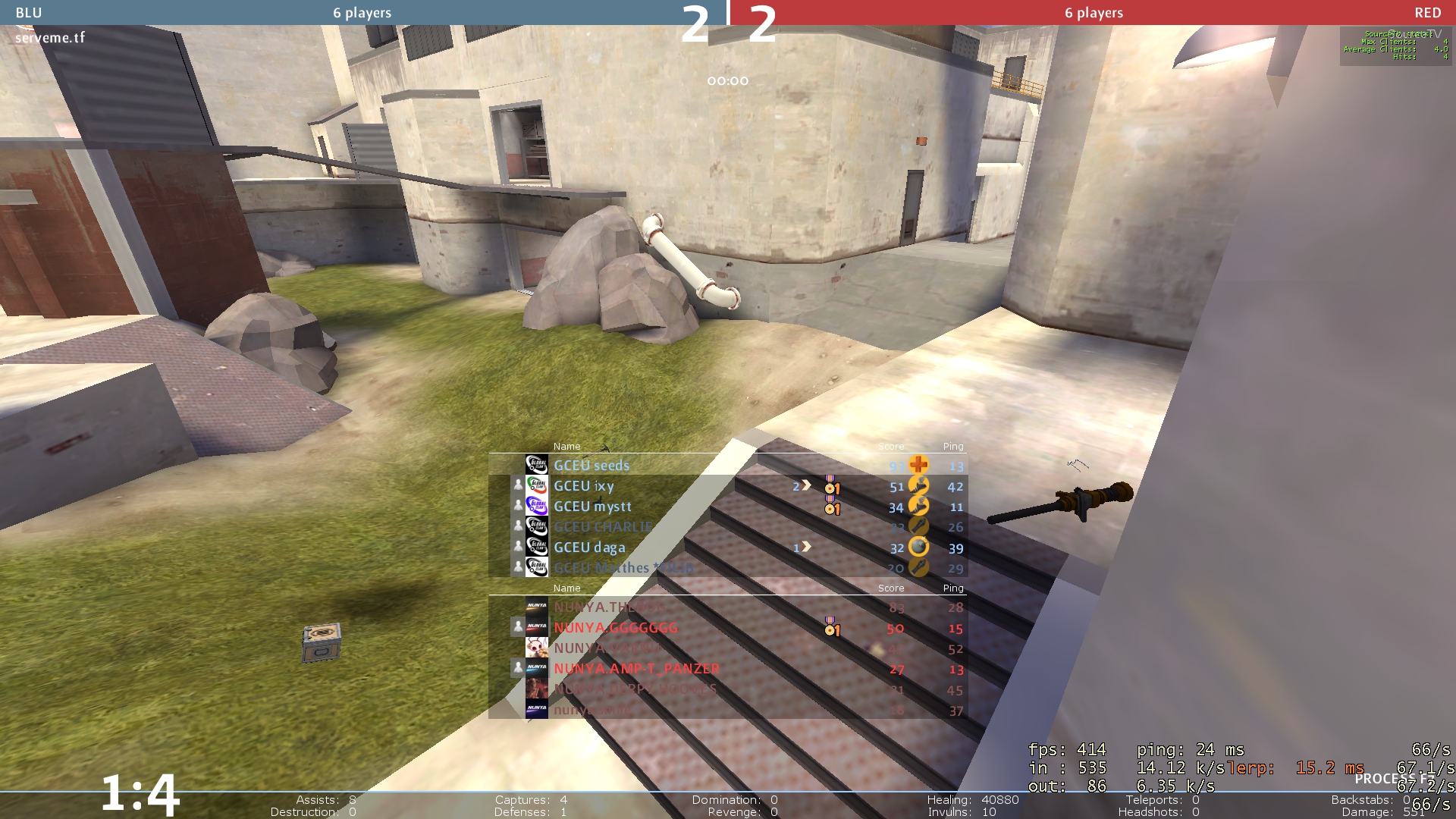
Task: Click the bomb class icon next to GCEU daga
Action: tap(918, 547)
